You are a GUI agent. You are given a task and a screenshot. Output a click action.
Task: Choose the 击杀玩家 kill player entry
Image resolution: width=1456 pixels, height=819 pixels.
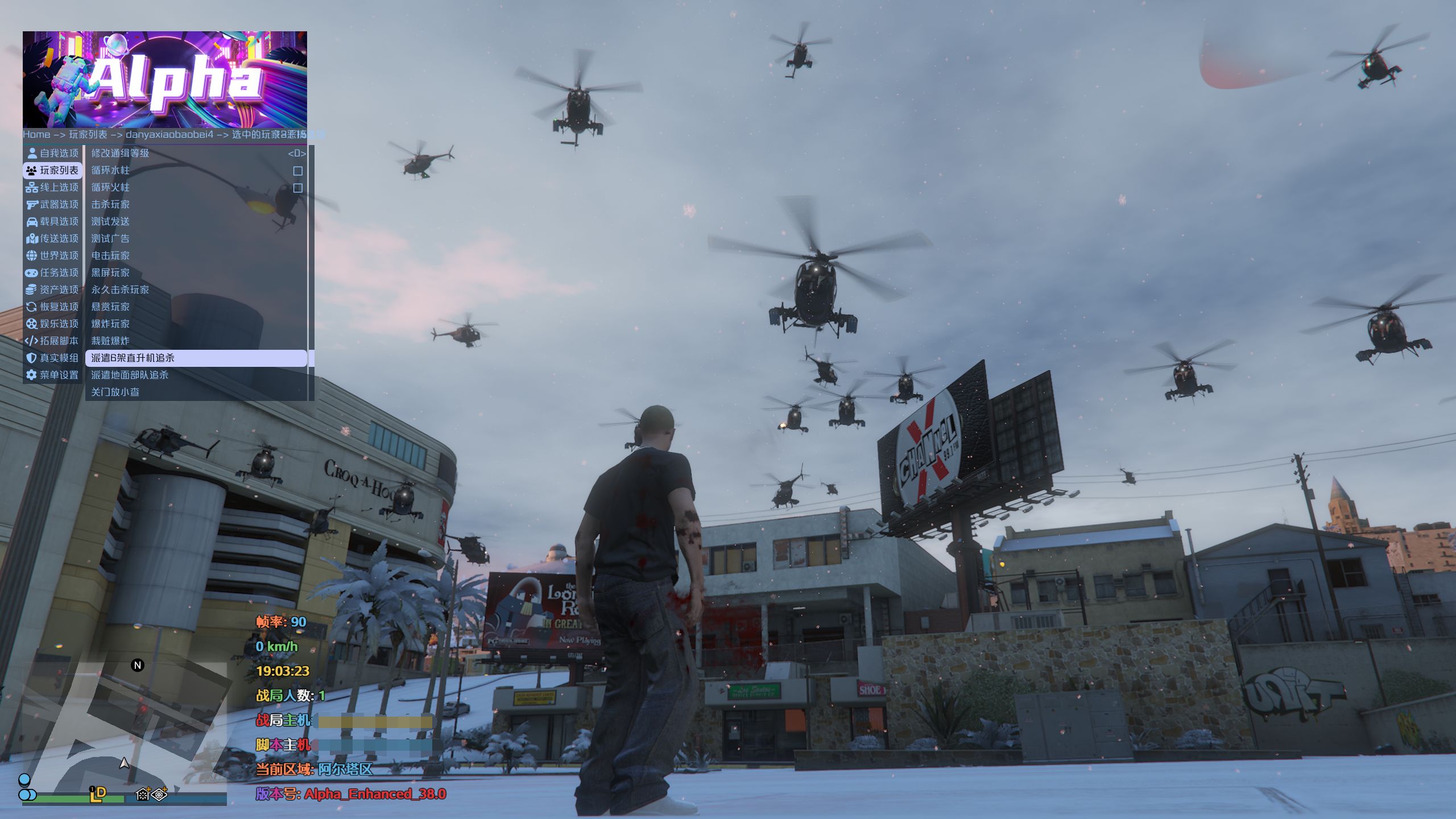tap(110, 204)
